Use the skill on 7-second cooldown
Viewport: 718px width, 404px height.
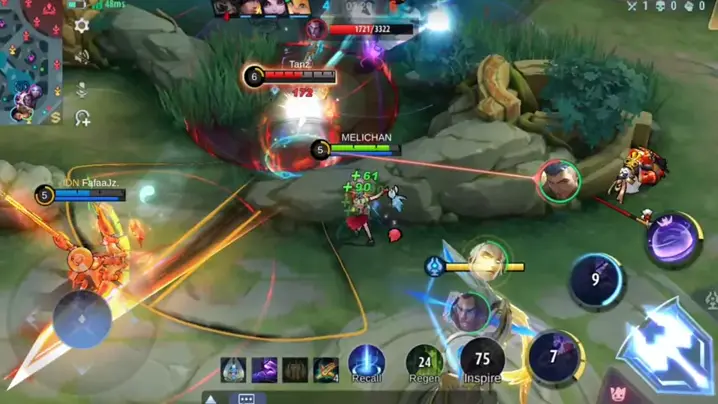(555, 357)
